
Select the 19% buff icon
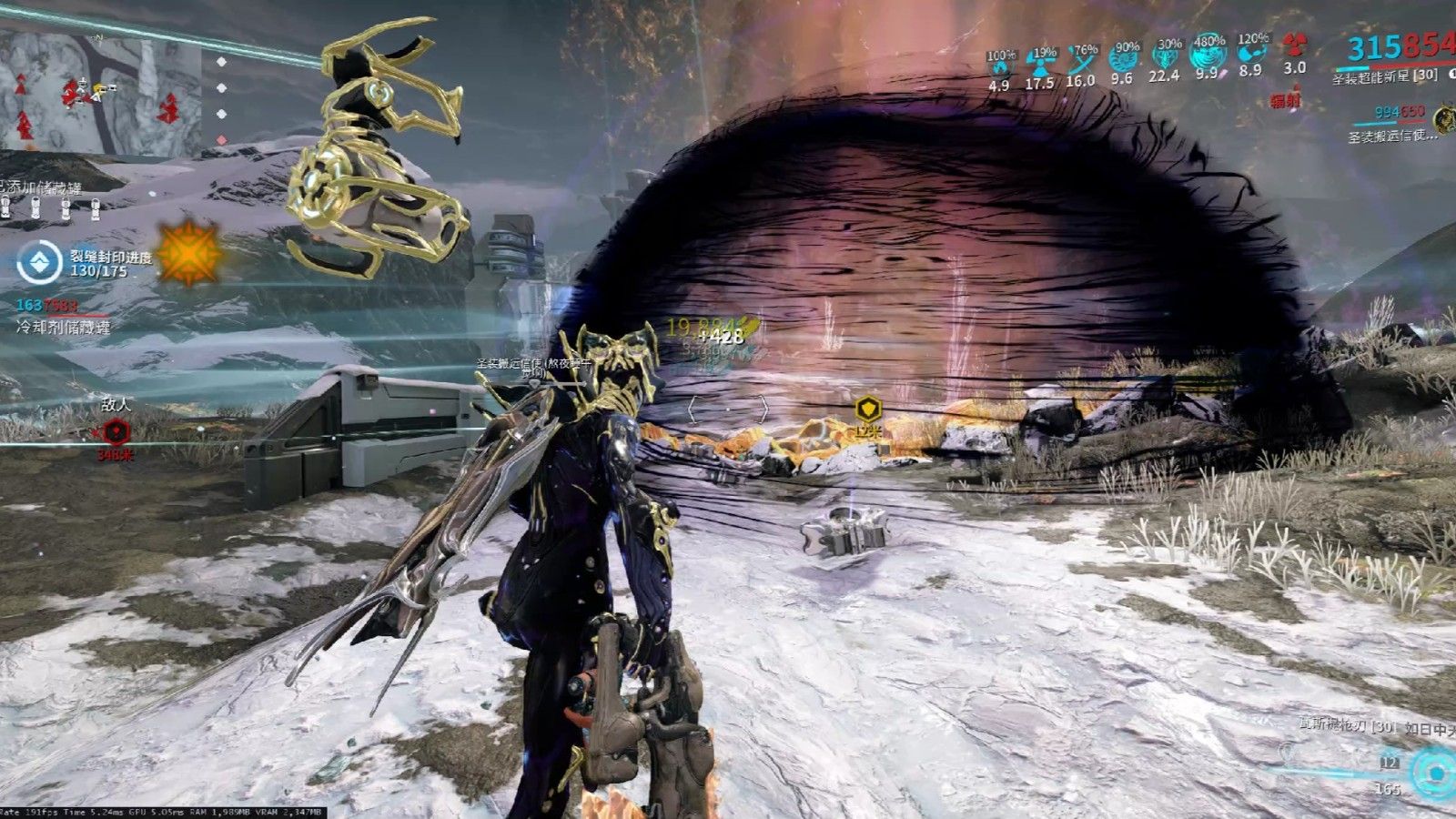coord(1040,62)
